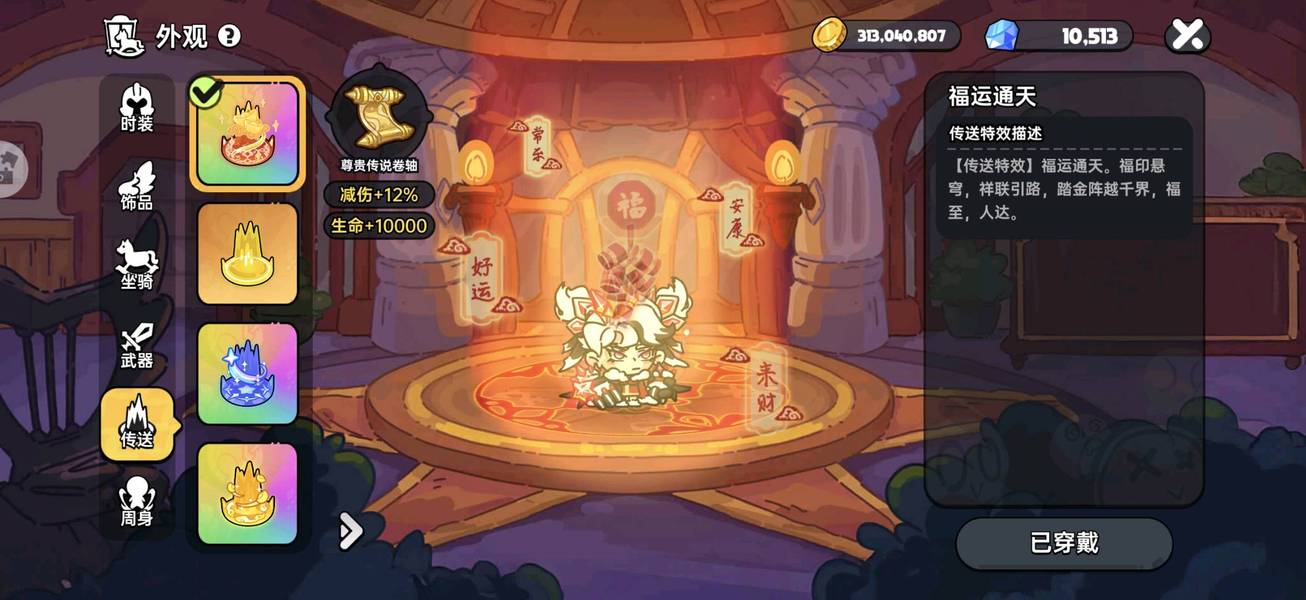
Task: Choose the plain golden teleport effect
Action: click(247, 253)
